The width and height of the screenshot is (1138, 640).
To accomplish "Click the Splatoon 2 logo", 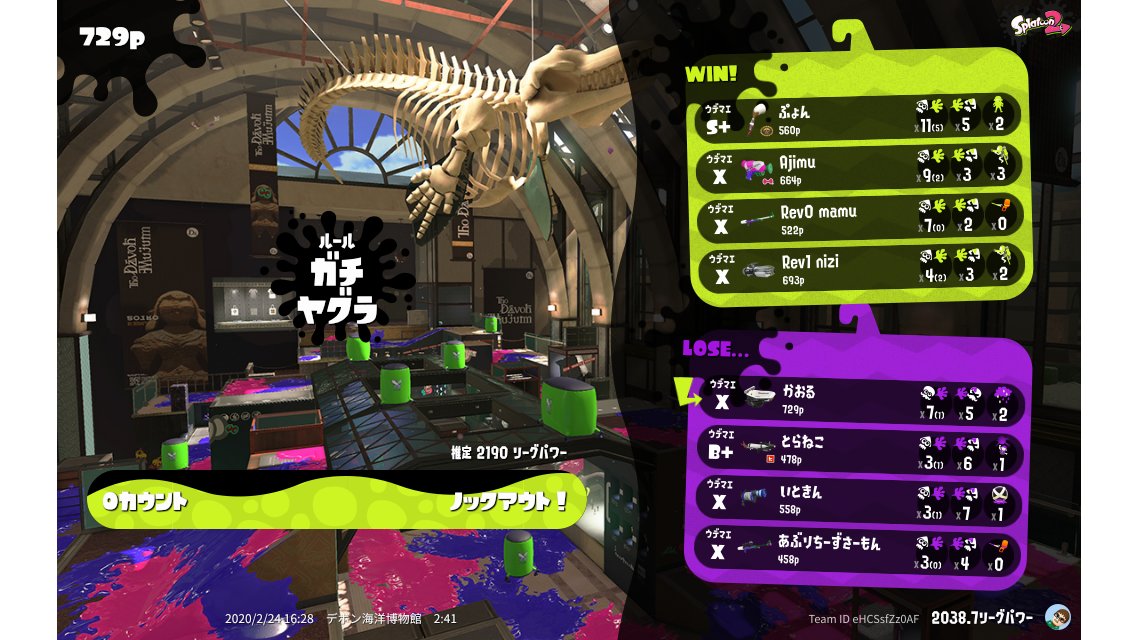I will click(1041, 24).
